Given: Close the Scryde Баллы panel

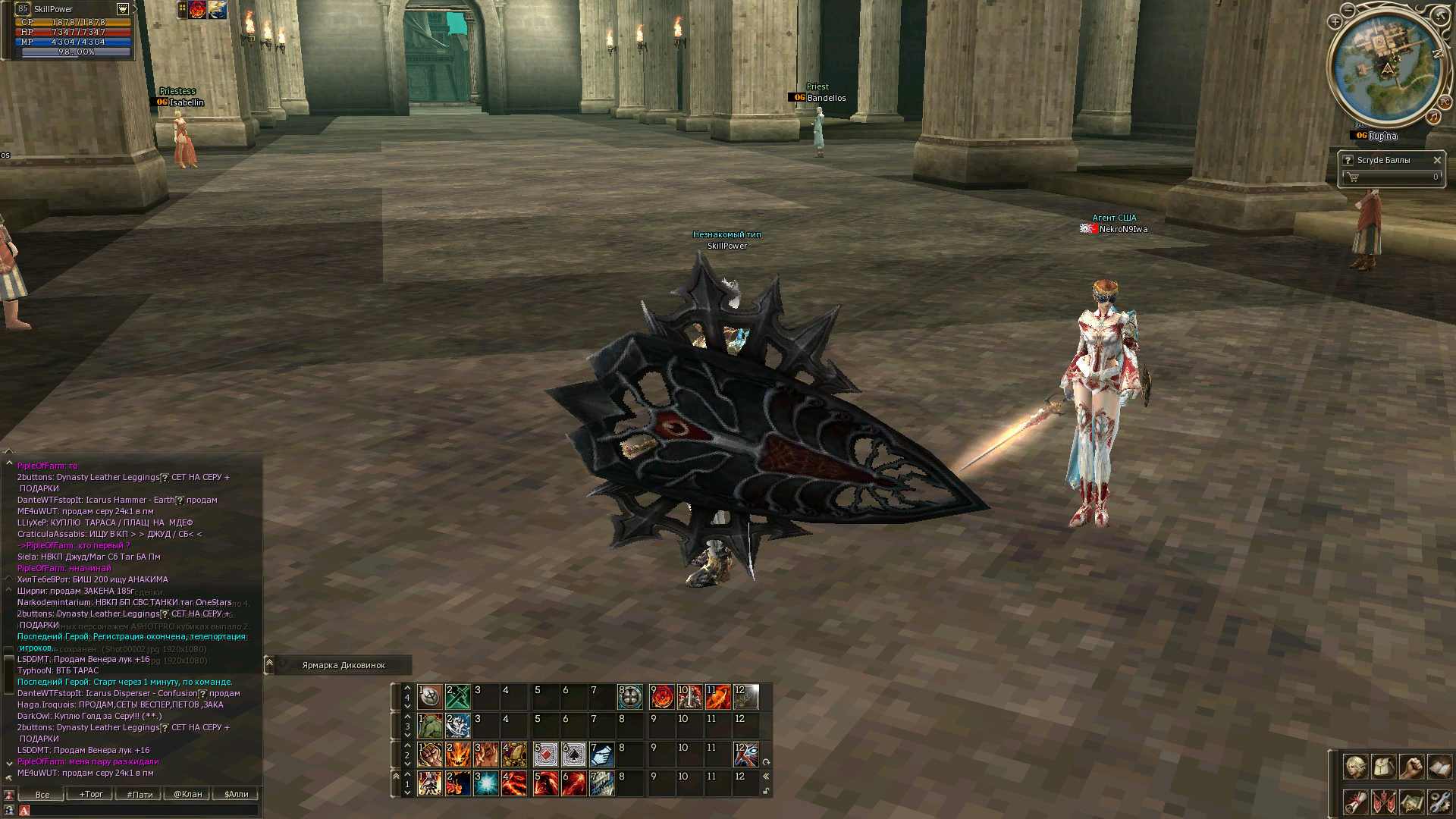Looking at the screenshot, I should 1437,160.
